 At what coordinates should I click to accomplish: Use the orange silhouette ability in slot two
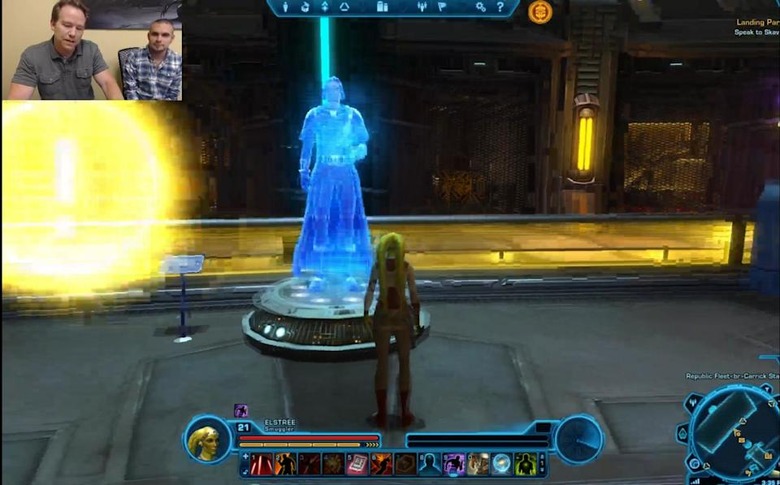[286, 464]
